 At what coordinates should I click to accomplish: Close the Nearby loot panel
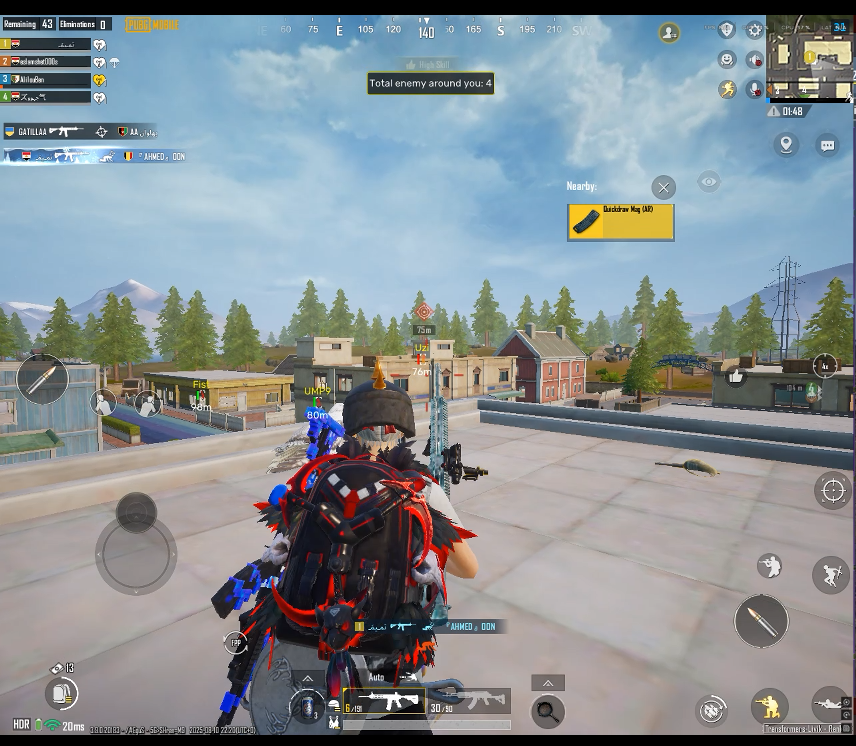pos(663,187)
